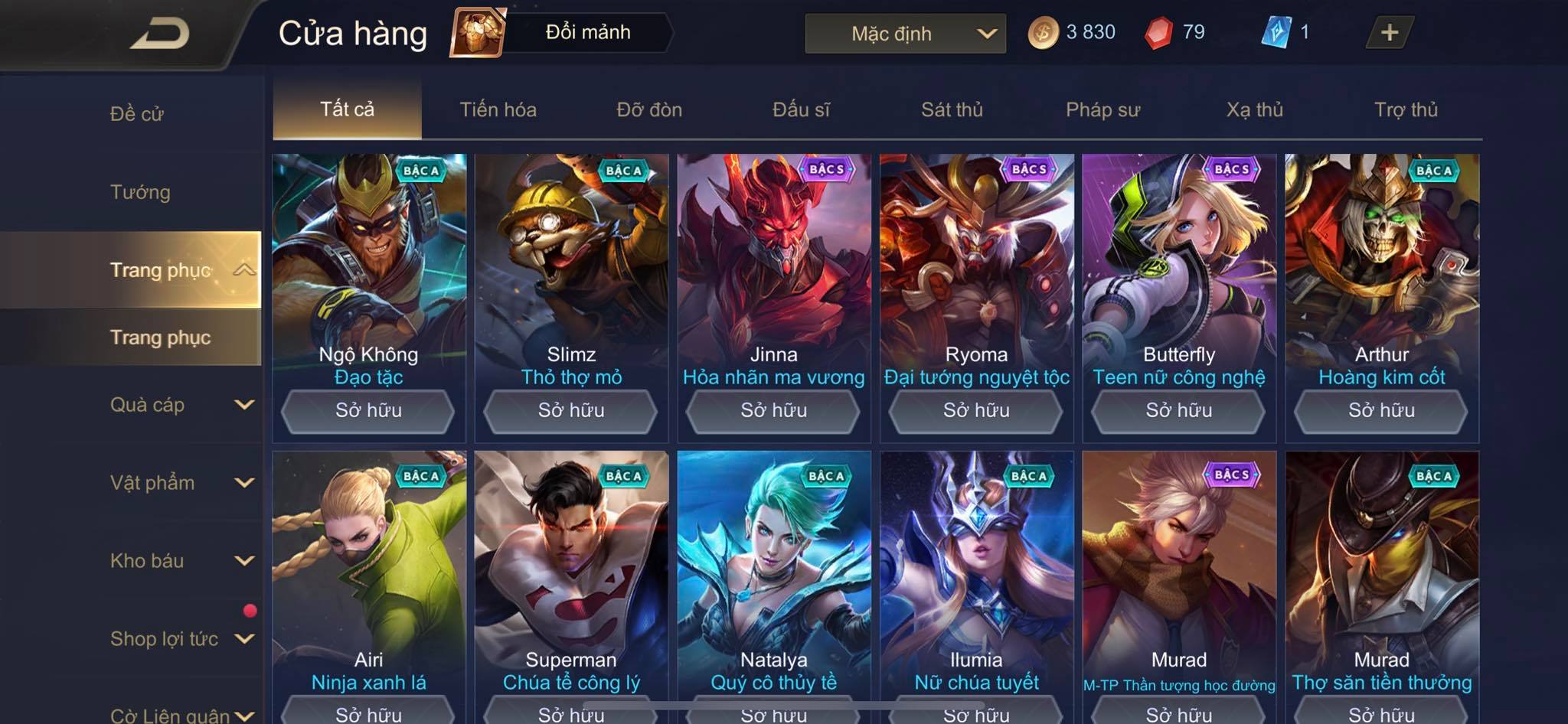The height and width of the screenshot is (724, 1568).
Task: Select the Đấu sĩ category tab
Action: click(x=801, y=109)
